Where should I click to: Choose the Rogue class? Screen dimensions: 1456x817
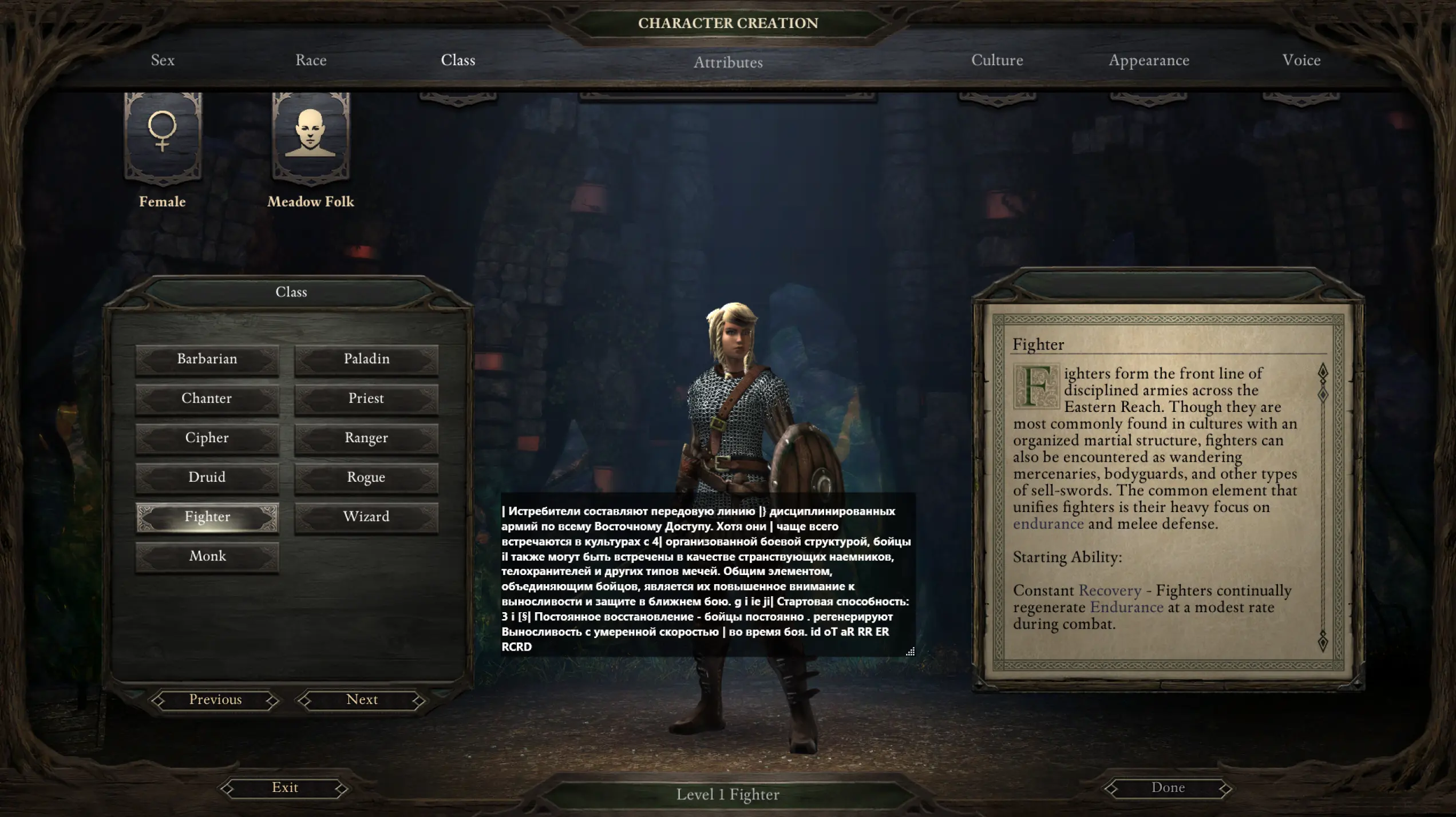[366, 478]
